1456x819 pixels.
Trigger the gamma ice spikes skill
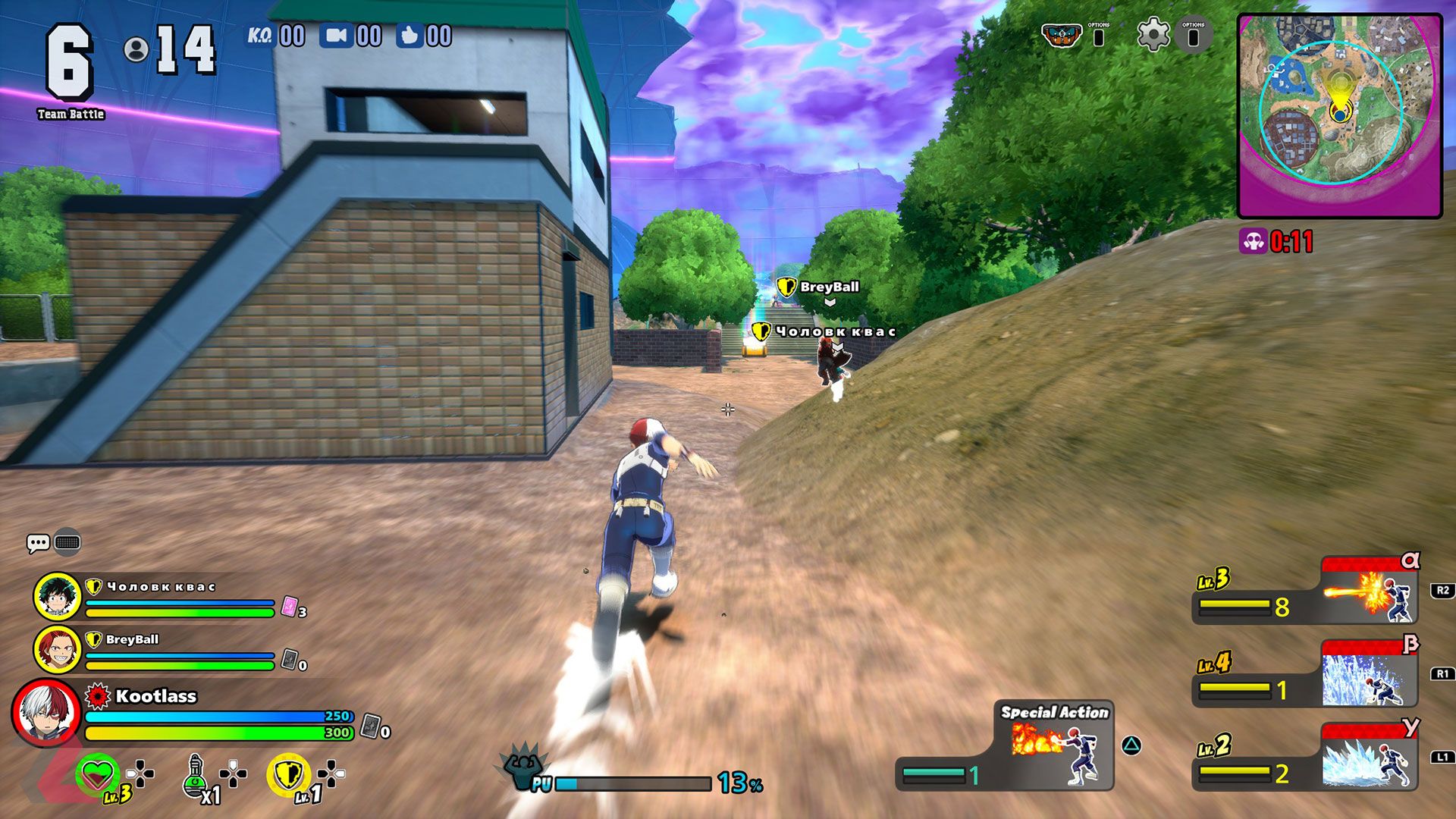click(x=1369, y=759)
